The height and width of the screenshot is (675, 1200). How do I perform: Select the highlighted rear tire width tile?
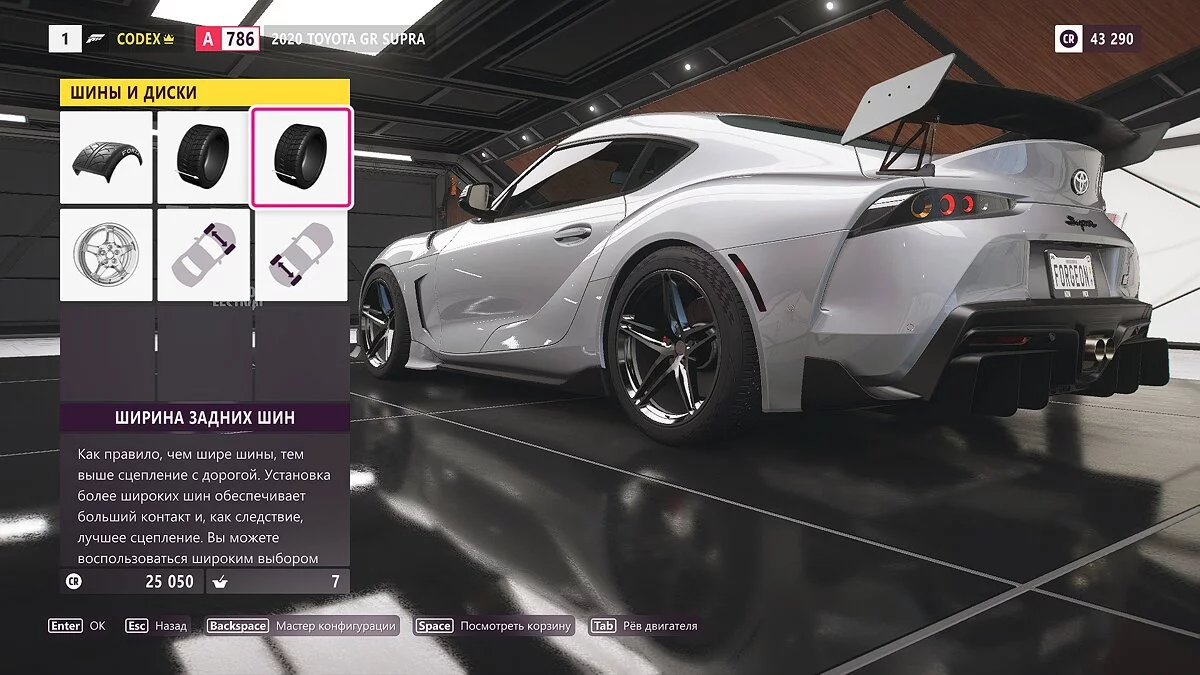[x=301, y=158]
